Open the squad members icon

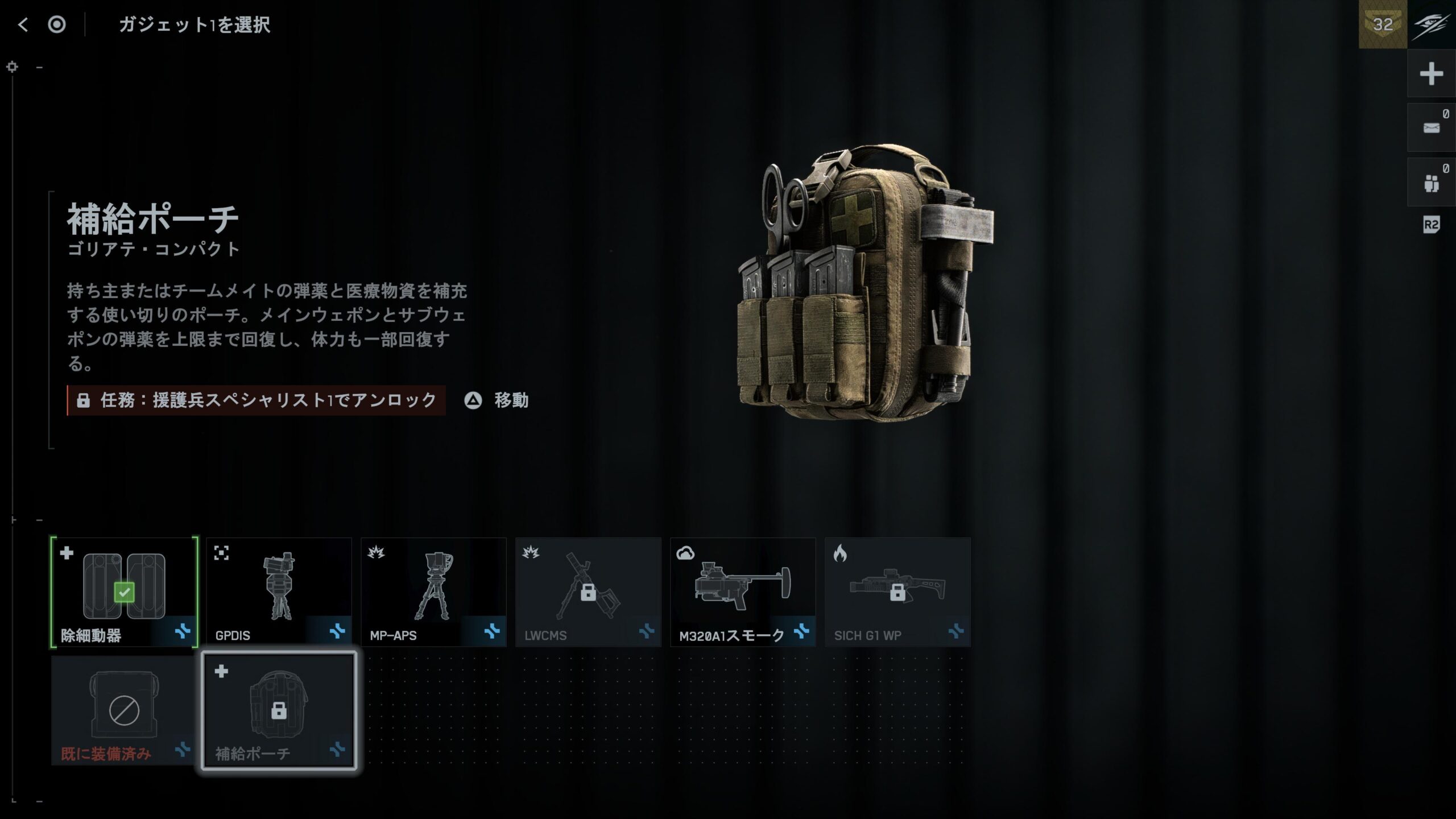[1431, 183]
